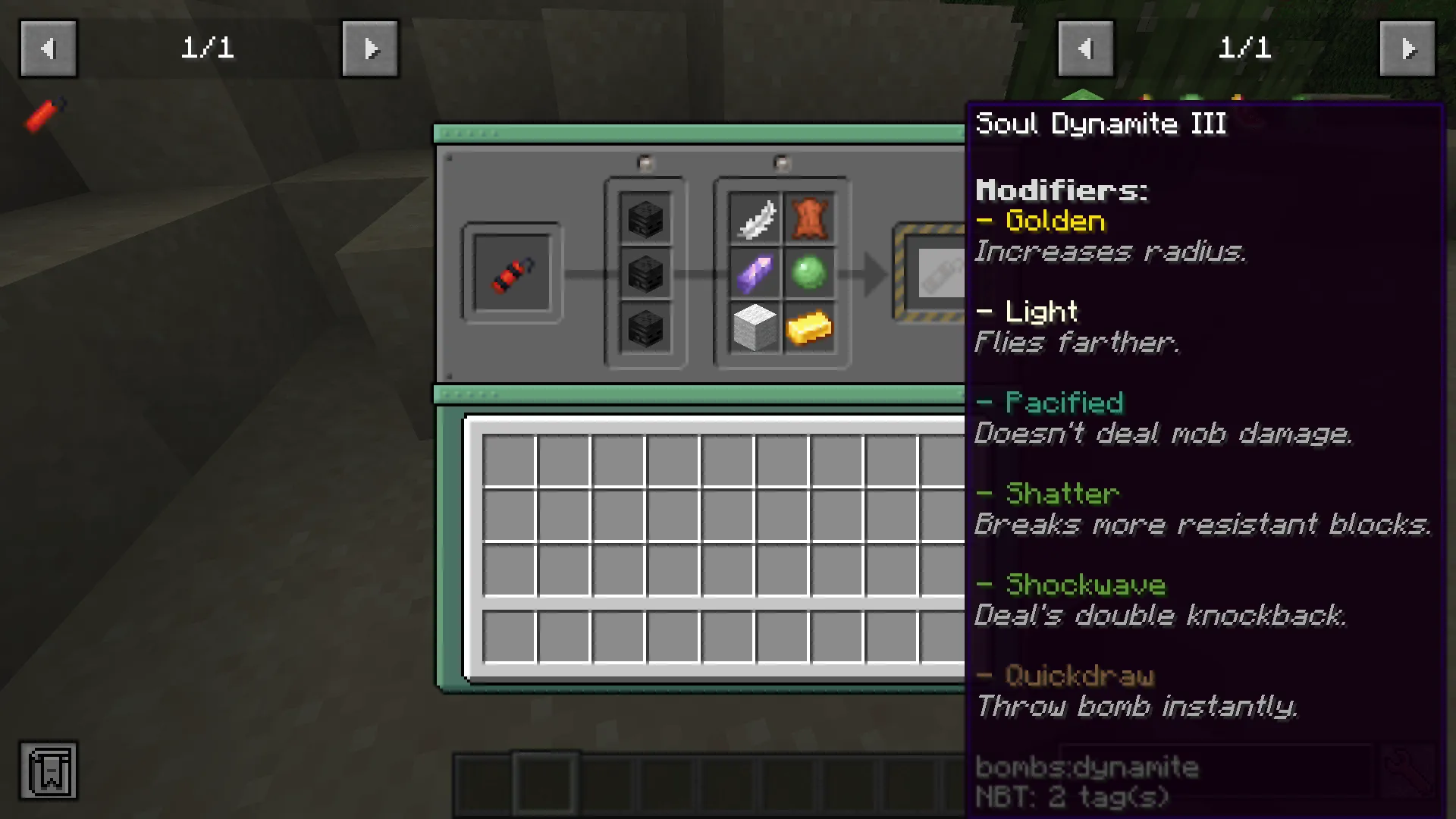The width and height of the screenshot is (1456, 819).
Task: Click the right panel's next page arrow
Action: pos(1408,49)
